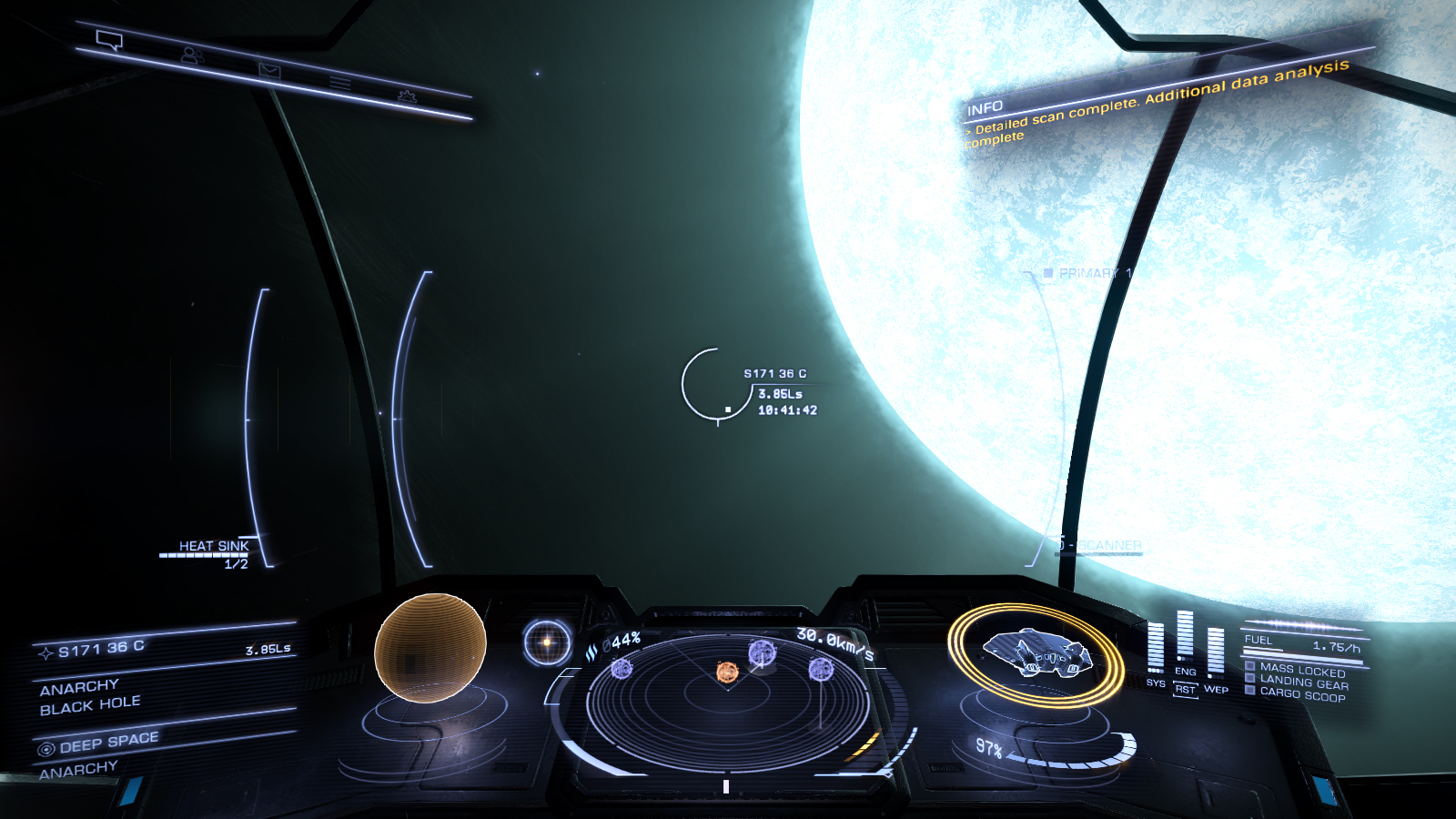Image resolution: width=1456 pixels, height=819 pixels.
Task: Click the WEP power distributor bar
Action: (1216, 652)
